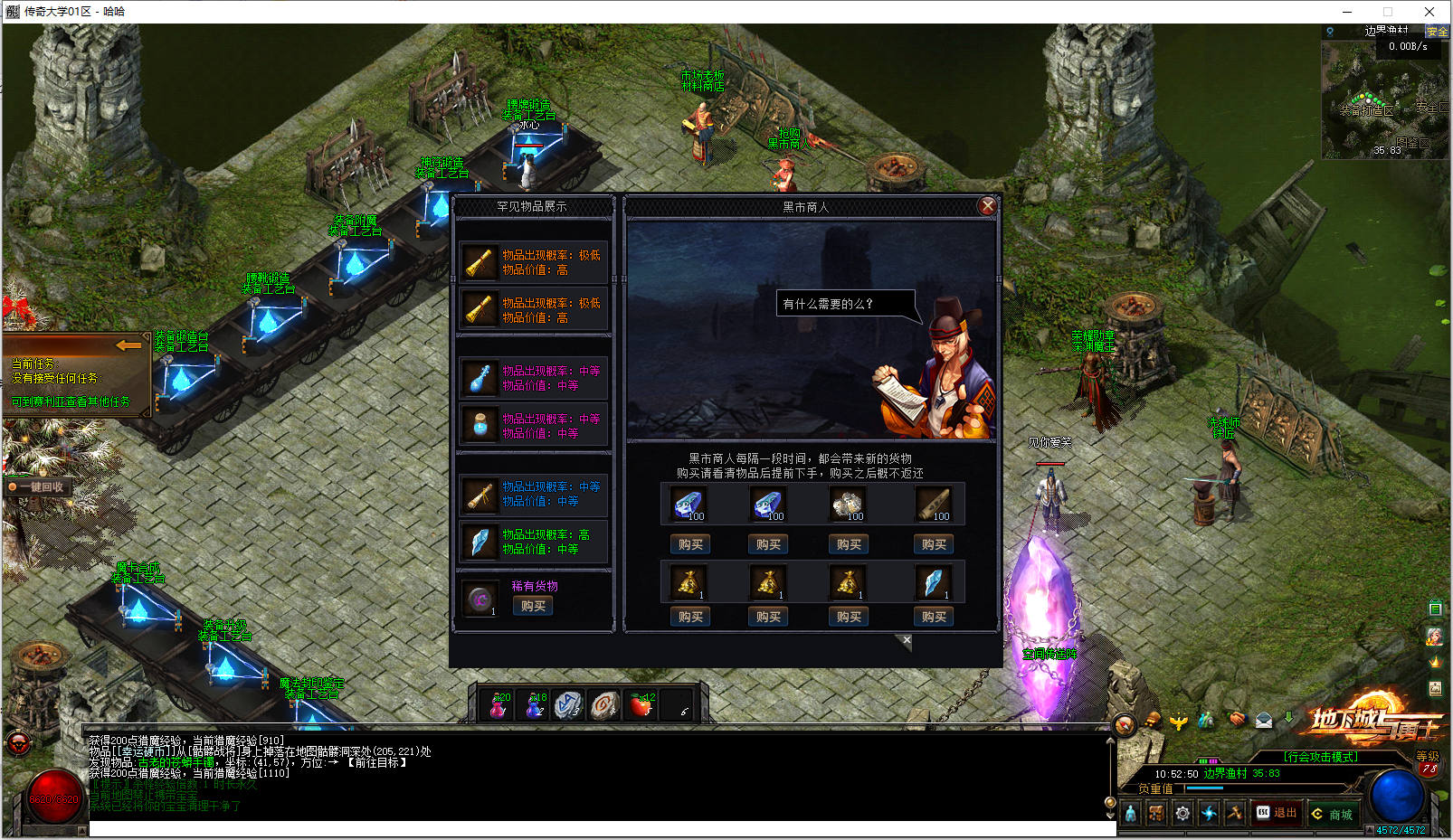Close the game window
This screenshot has height=840, width=1453.
(x=1429, y=12)
